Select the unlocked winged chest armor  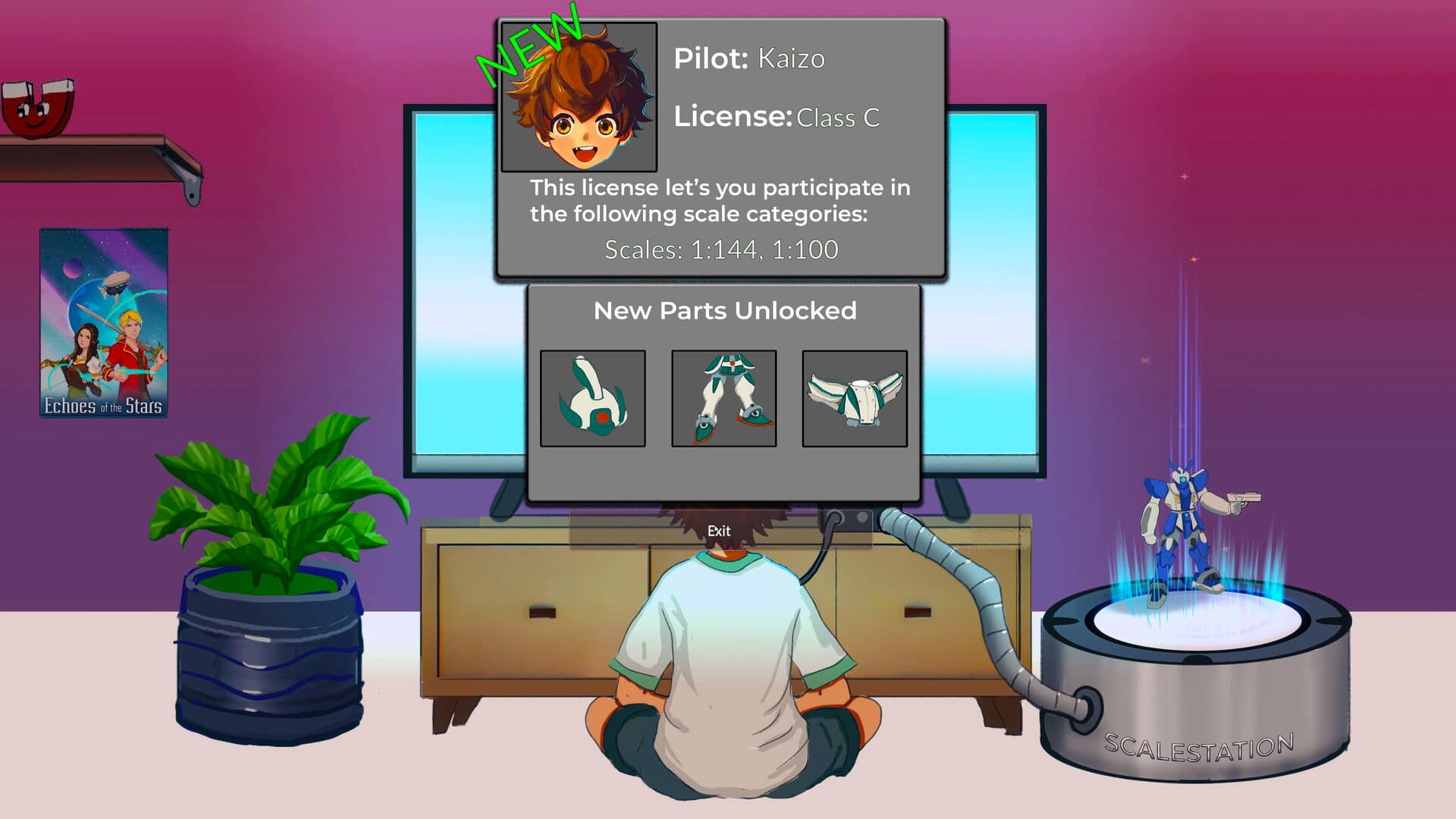click(855, 397)
